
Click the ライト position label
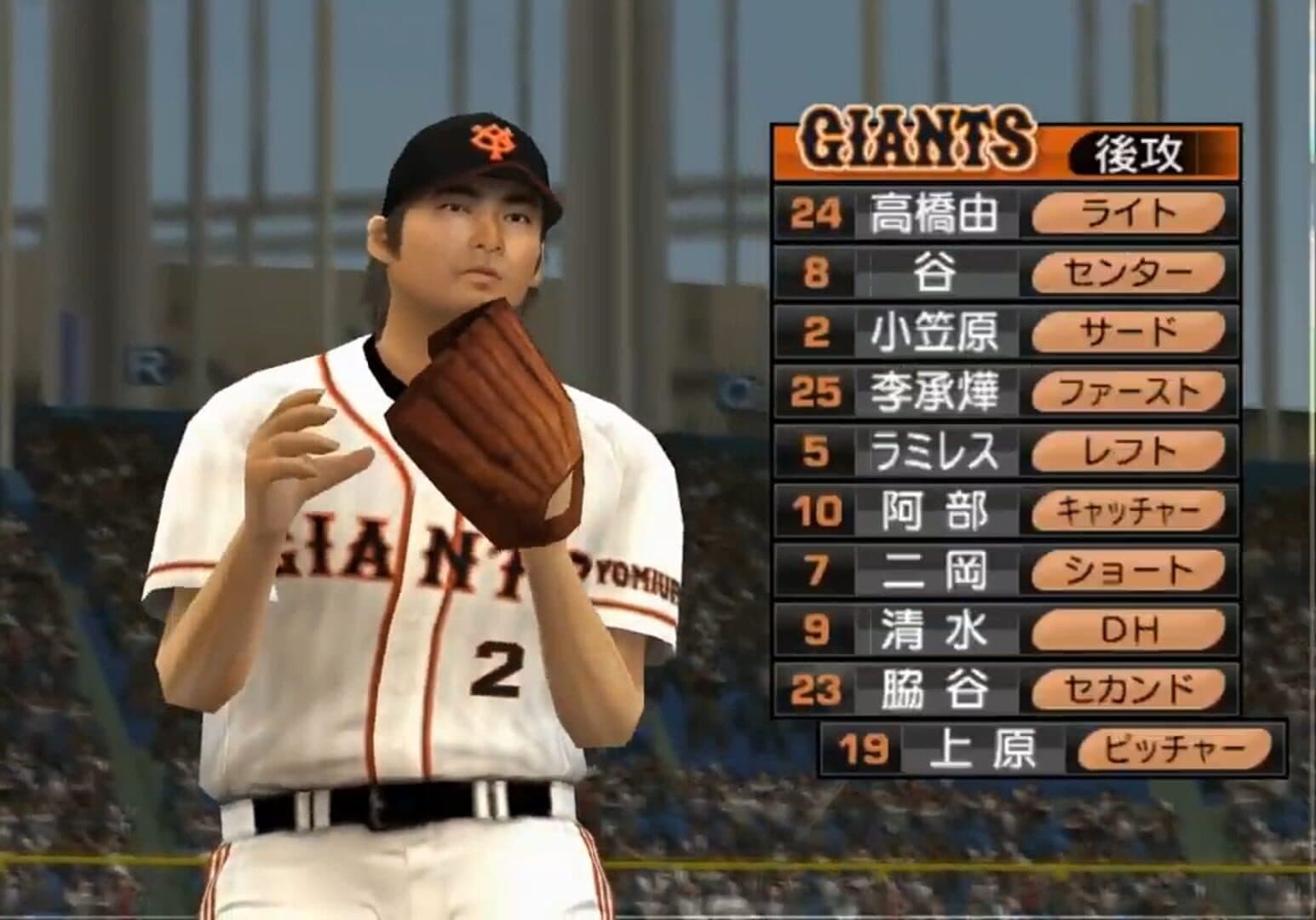pyautogui.click(x=1128, y=213)
